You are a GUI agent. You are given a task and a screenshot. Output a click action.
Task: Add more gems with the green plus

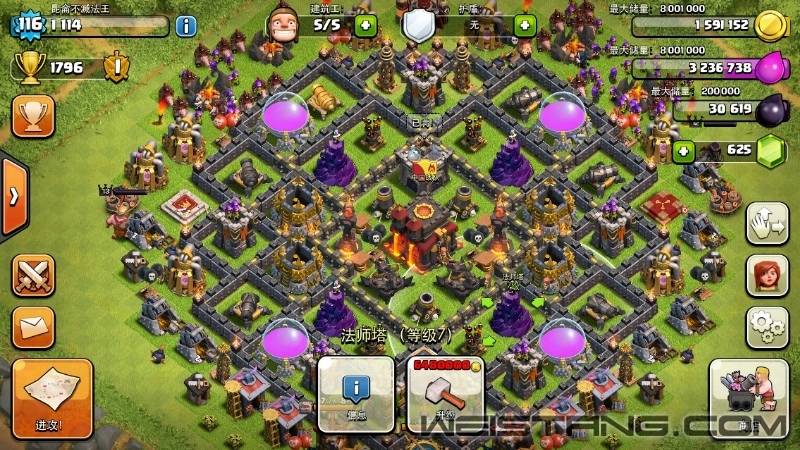coord(683,151)
